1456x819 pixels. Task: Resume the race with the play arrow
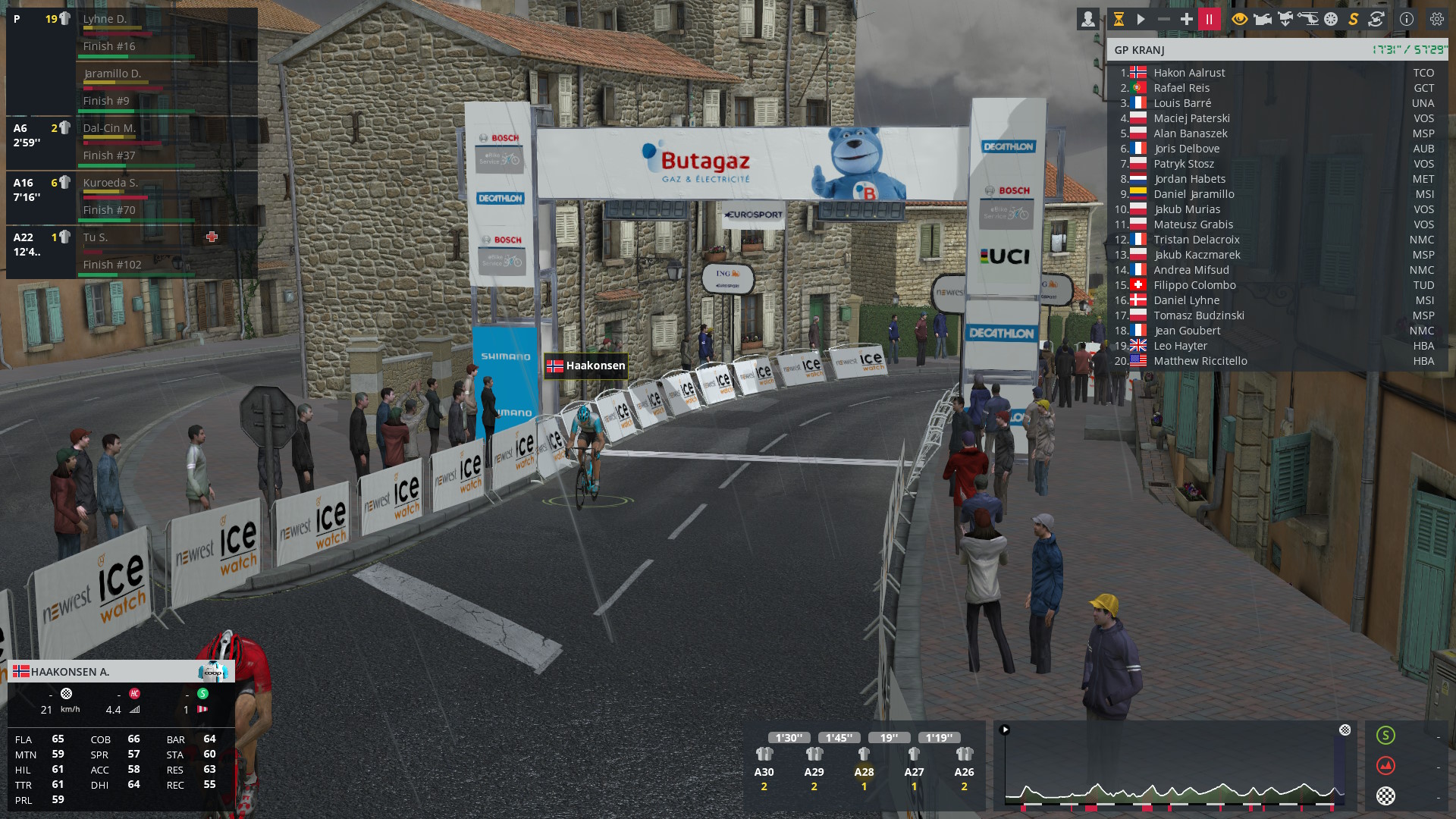(x=1141, y=20)
